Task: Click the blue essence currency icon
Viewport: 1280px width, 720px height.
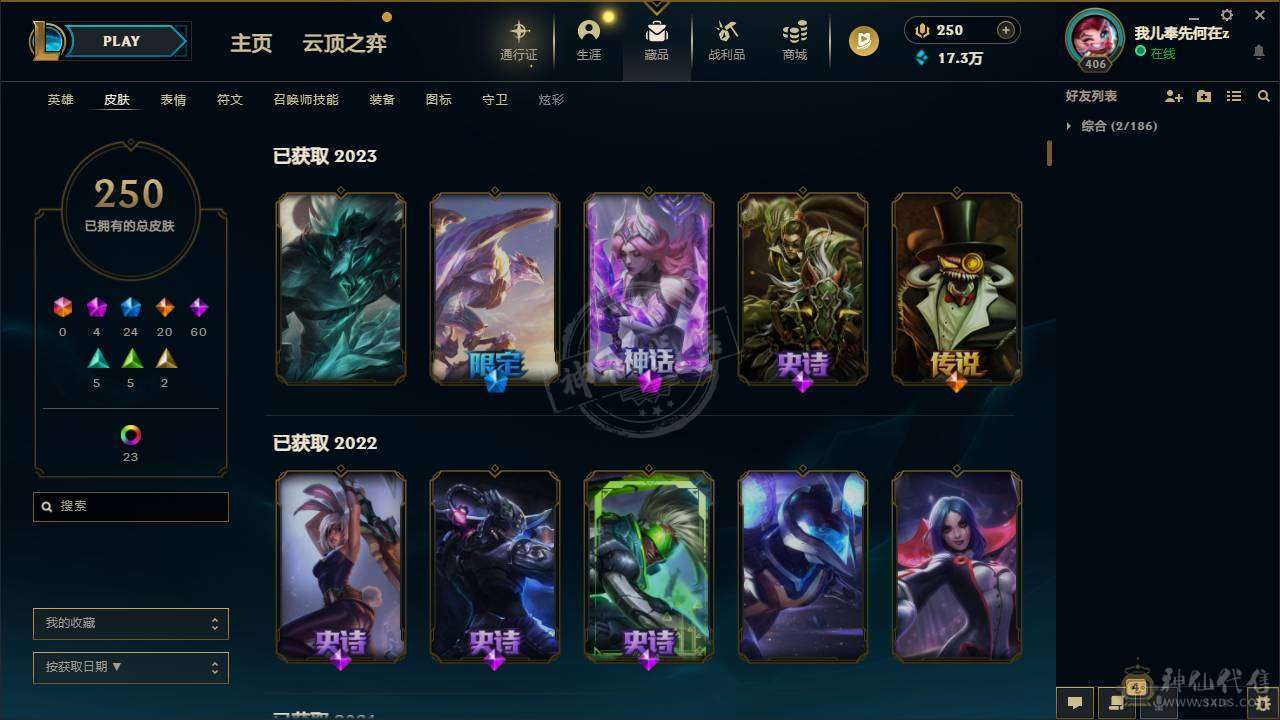Action: click(922, 59)
